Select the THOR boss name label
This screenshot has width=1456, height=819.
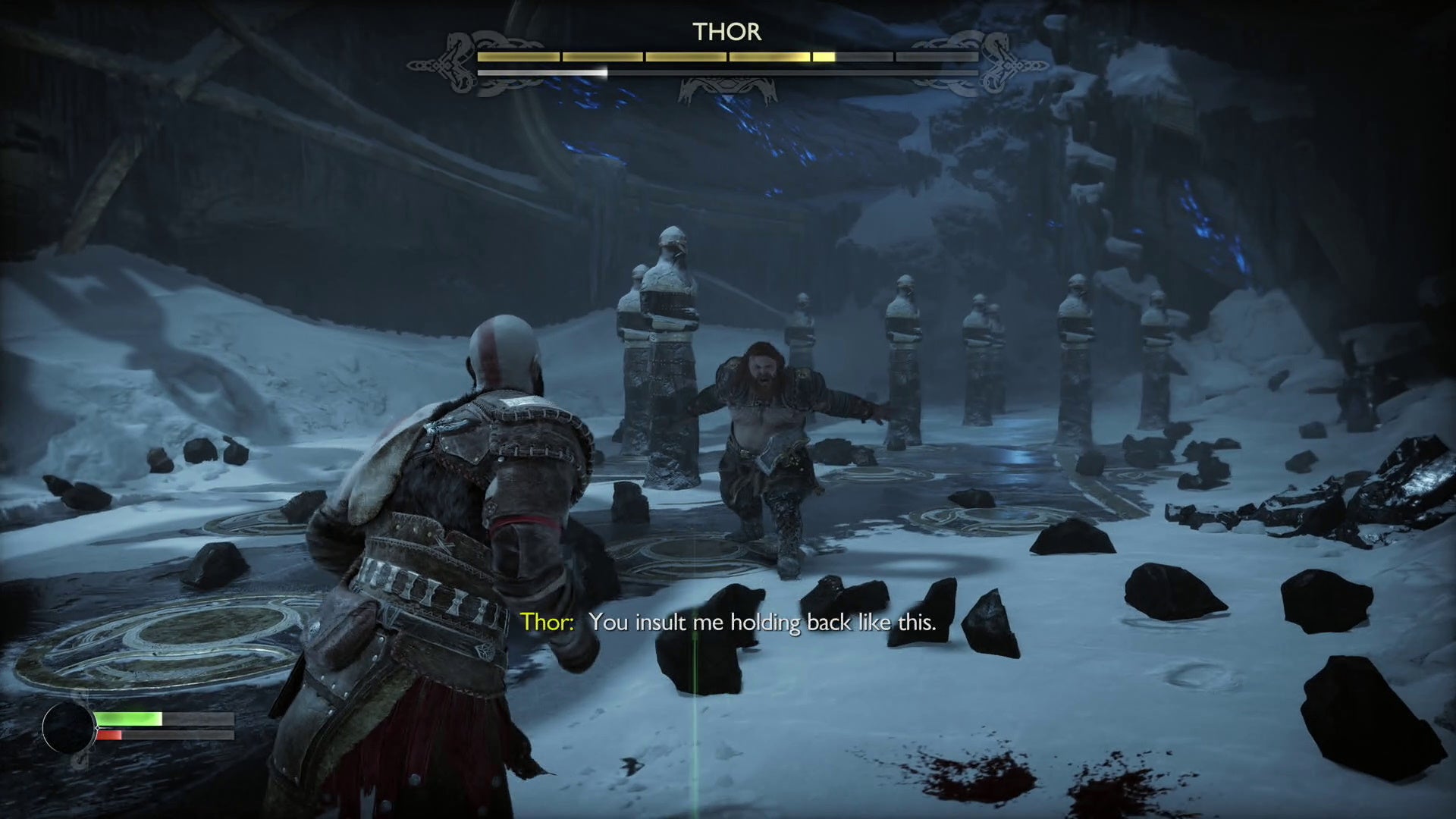click(x=726, y=33)
